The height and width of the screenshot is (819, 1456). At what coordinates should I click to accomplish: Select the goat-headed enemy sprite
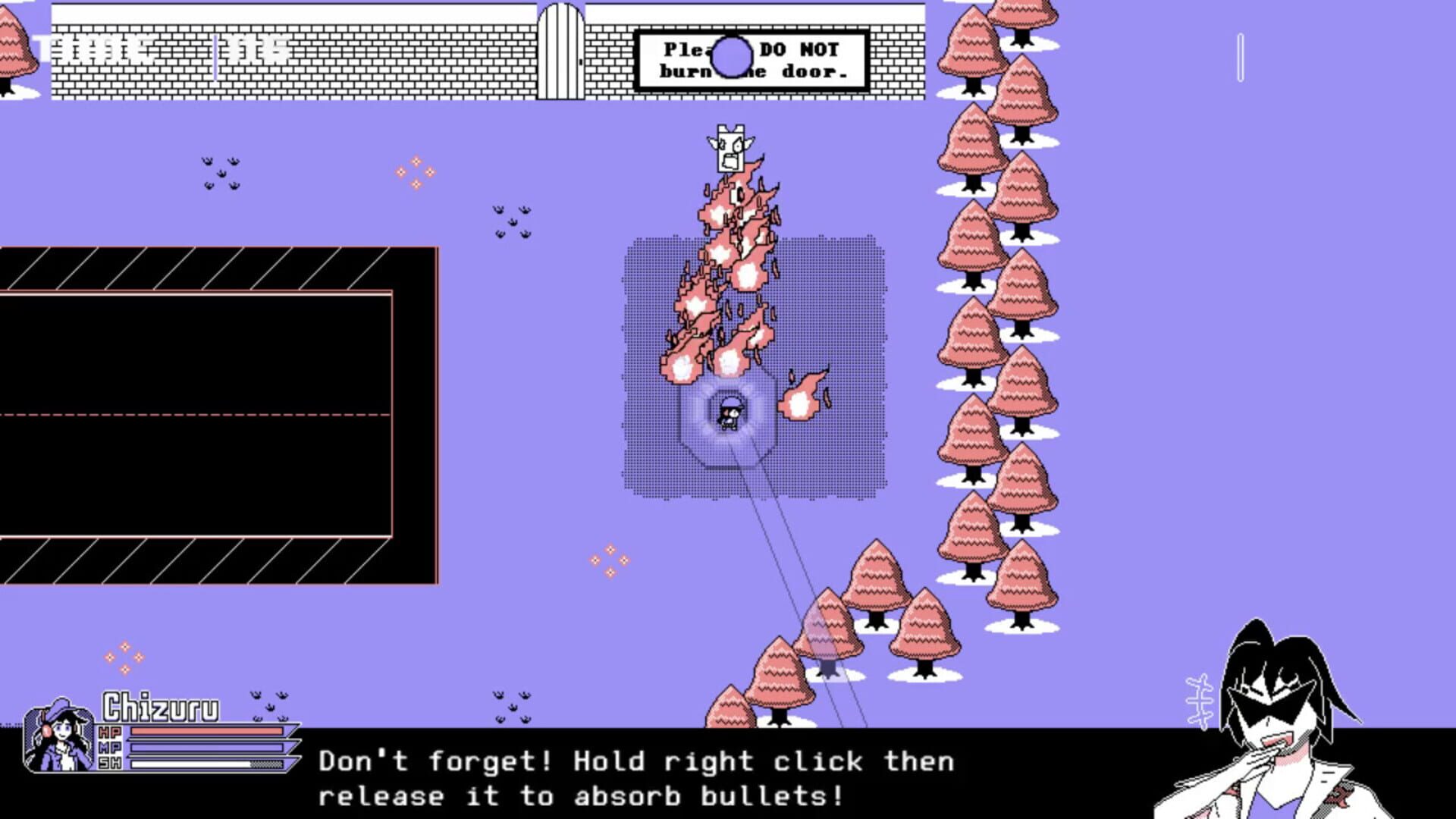tap(730, 148)
